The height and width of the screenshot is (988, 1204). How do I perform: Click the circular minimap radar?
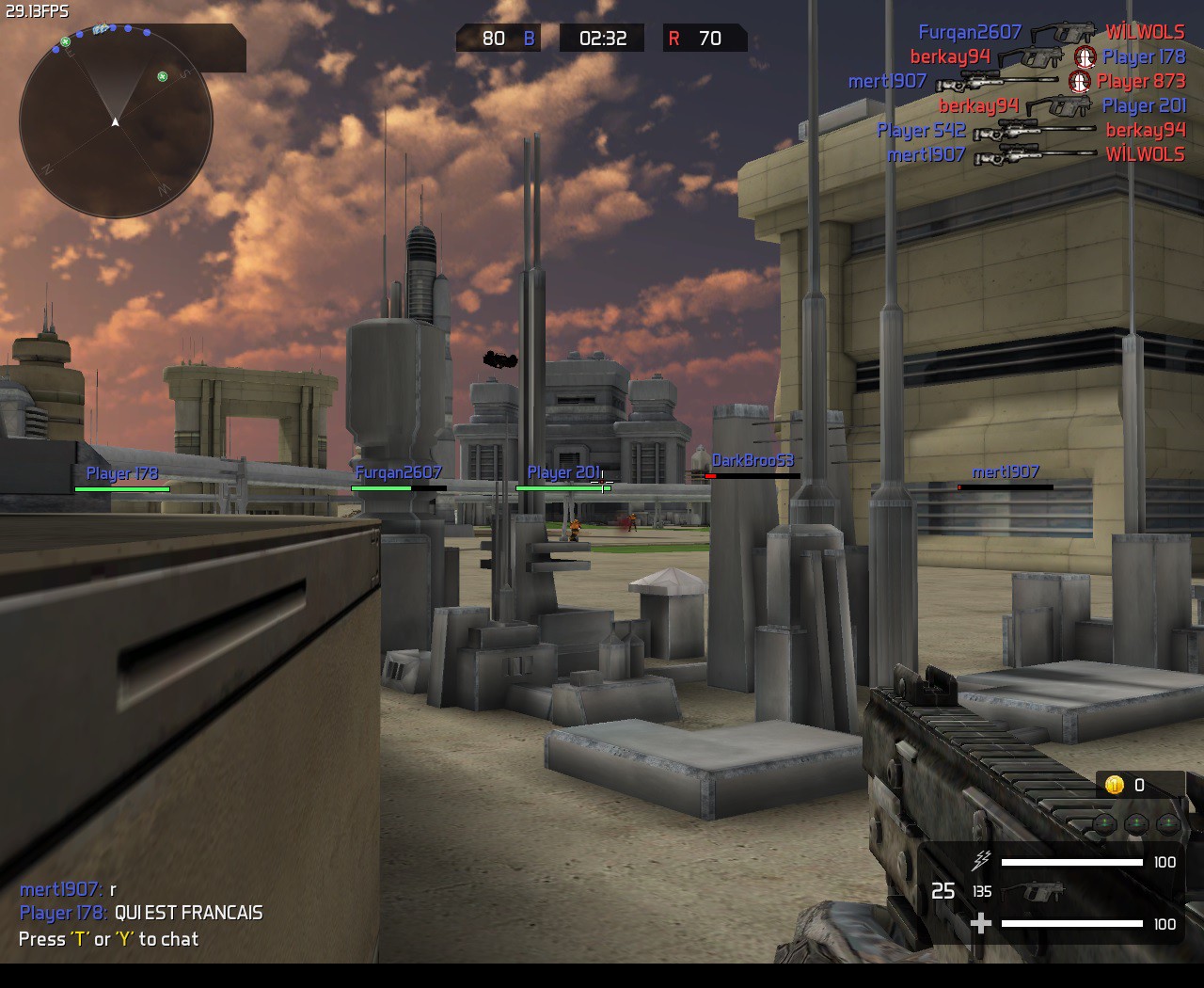coord(116,121)
